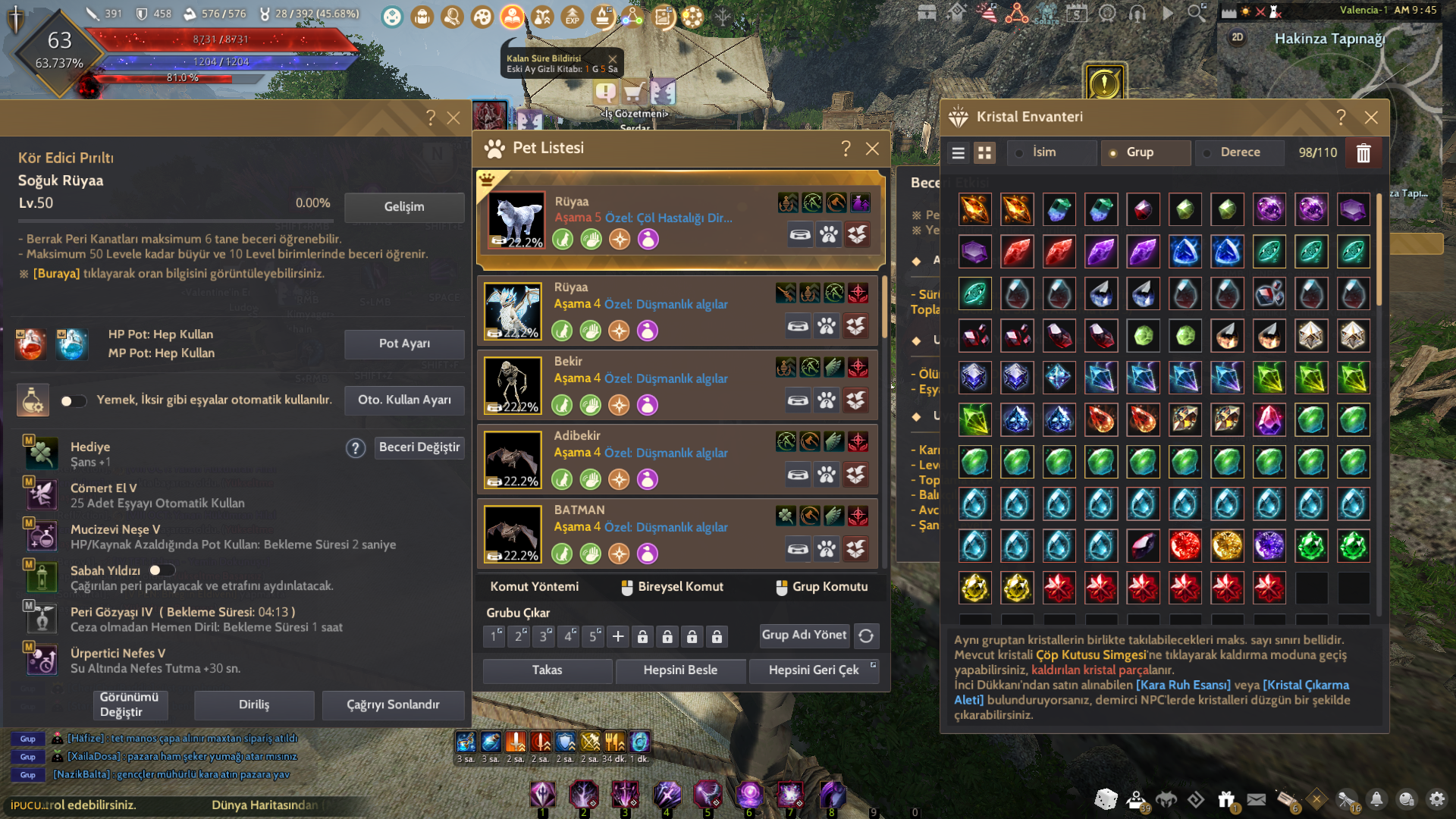Click the Görünümü Değiştir button

129,704
